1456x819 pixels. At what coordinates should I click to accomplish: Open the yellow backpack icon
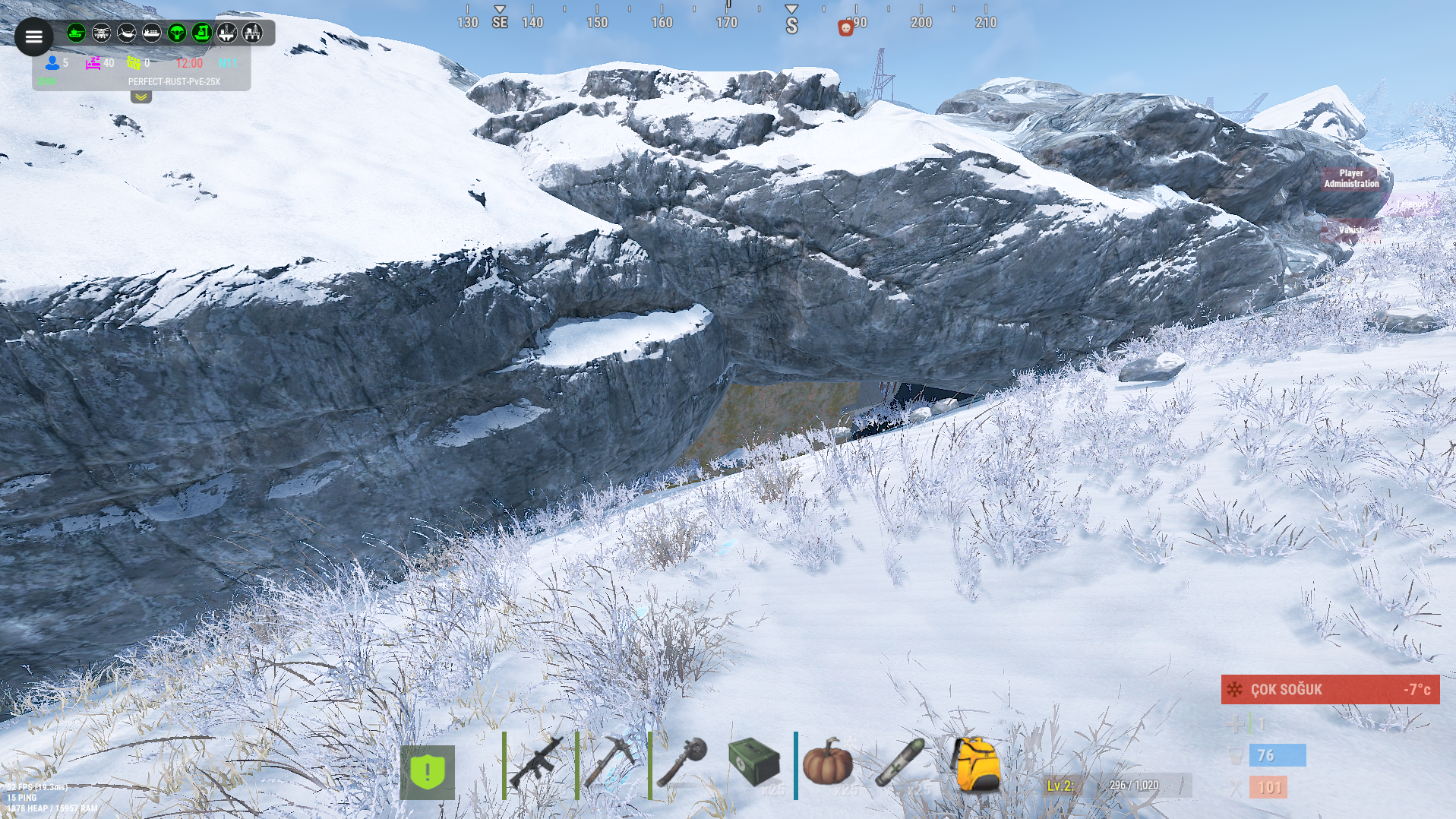click(x=976, y=764)
